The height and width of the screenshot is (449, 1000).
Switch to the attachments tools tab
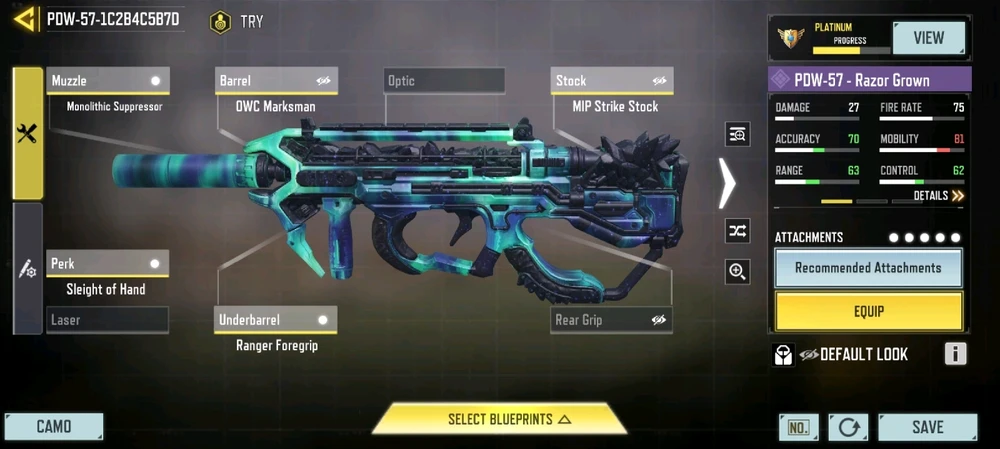coord(27,134)
